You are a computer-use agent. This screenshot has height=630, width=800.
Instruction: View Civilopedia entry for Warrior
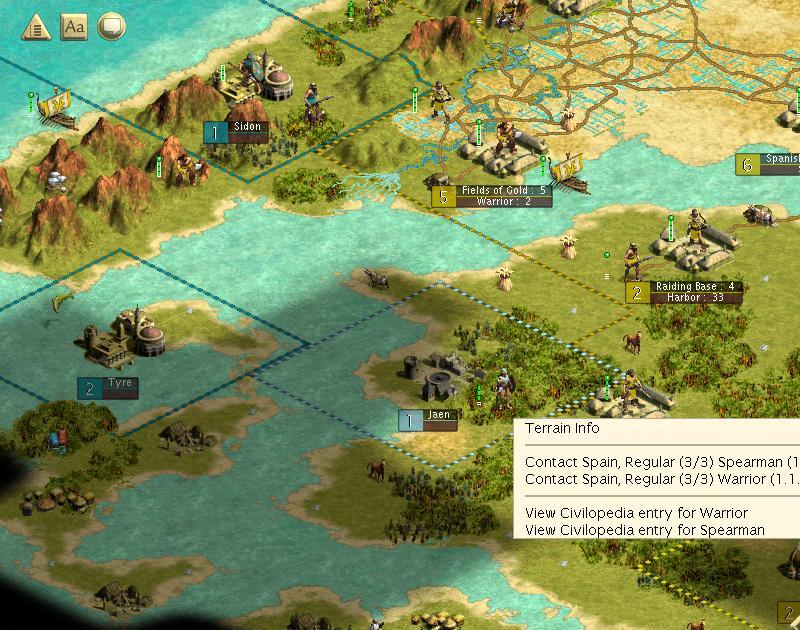point(636,513)
